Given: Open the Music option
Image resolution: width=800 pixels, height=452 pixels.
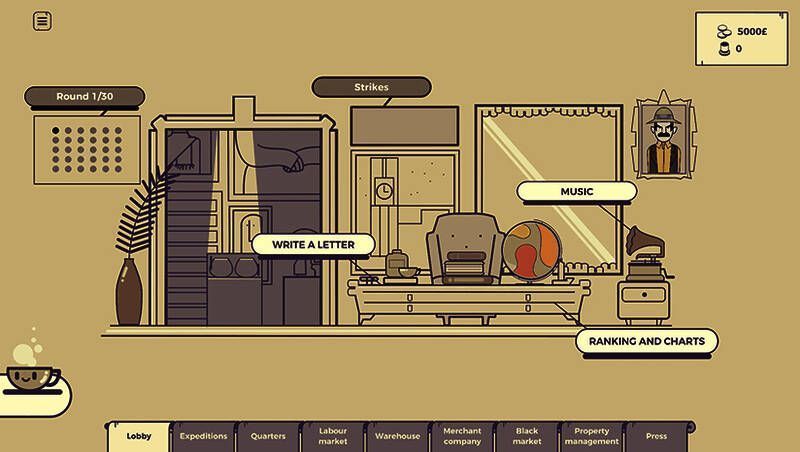Looking at the screenshot, I should pyautogui.click(x=576, y=191).
